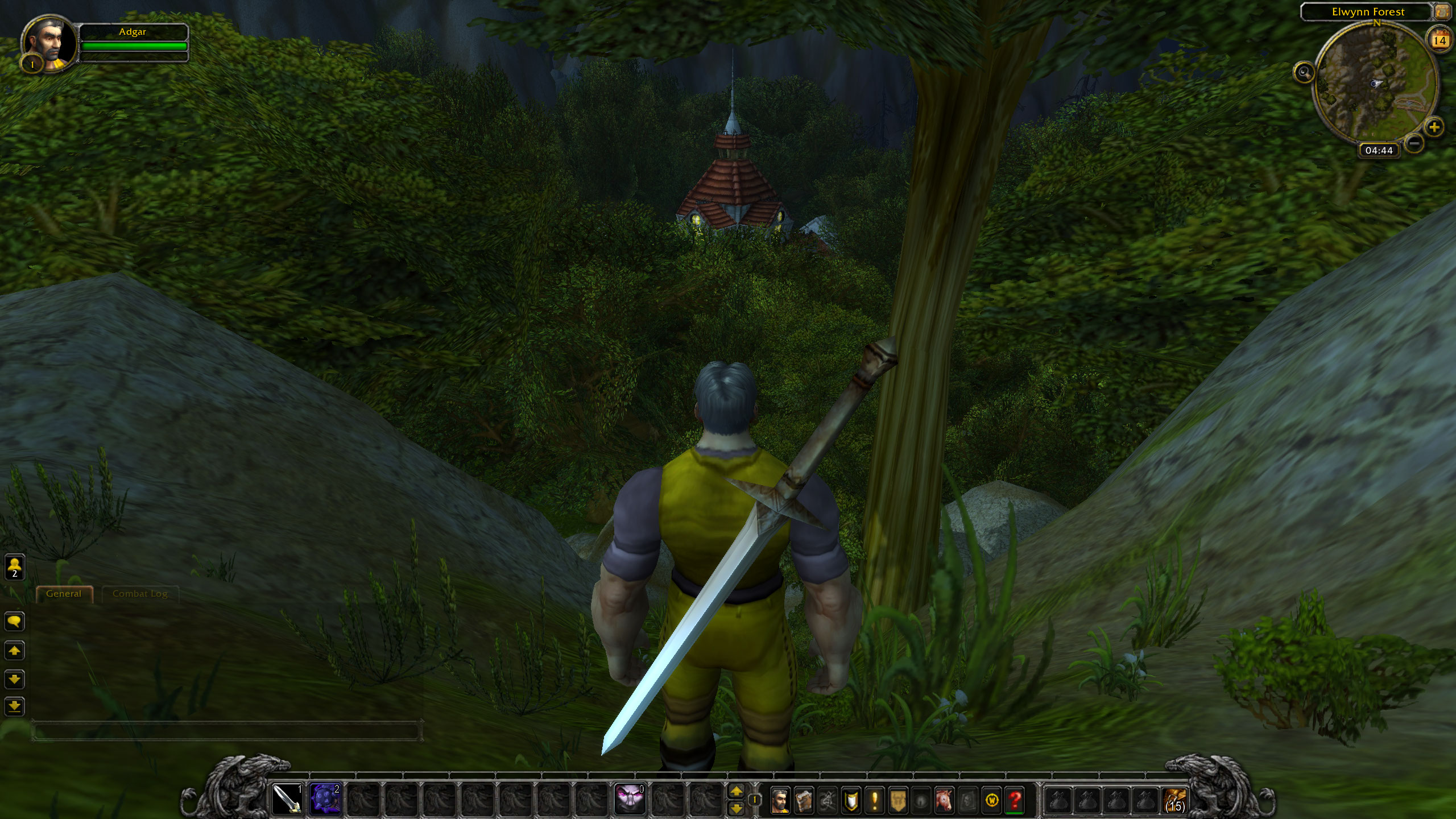Screen dimensions: 1456x819
Task: Open the world map button beside Elwynn Forest
Action: tap(1441, 11)
